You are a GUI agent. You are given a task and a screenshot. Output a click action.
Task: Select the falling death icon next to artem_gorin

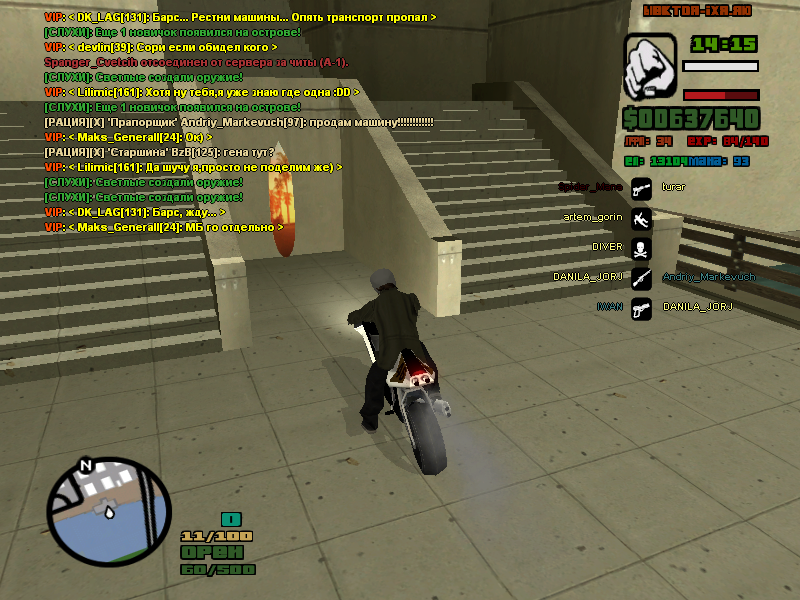tap(641, 217)
